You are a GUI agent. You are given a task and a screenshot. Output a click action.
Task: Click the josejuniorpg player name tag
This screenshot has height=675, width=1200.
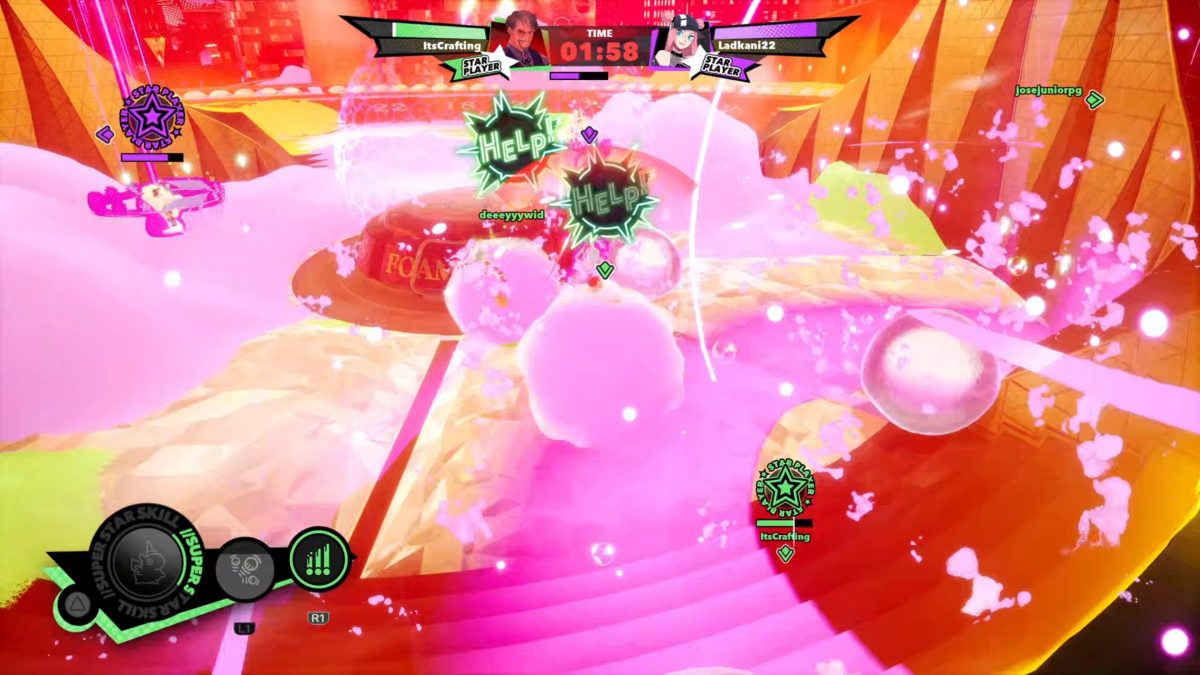click(1048, 90)
